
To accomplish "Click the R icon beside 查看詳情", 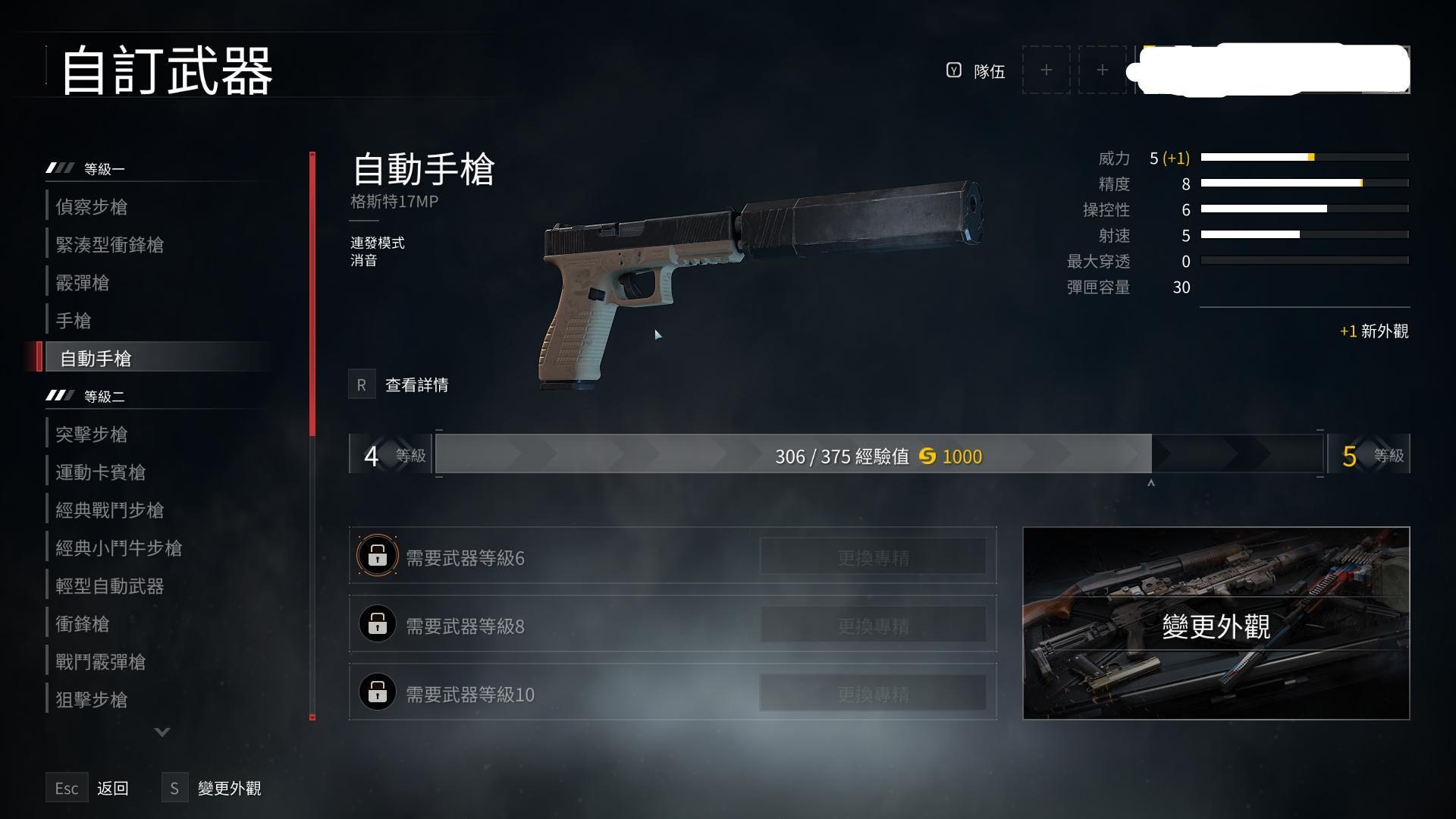I will coord(362,384).
